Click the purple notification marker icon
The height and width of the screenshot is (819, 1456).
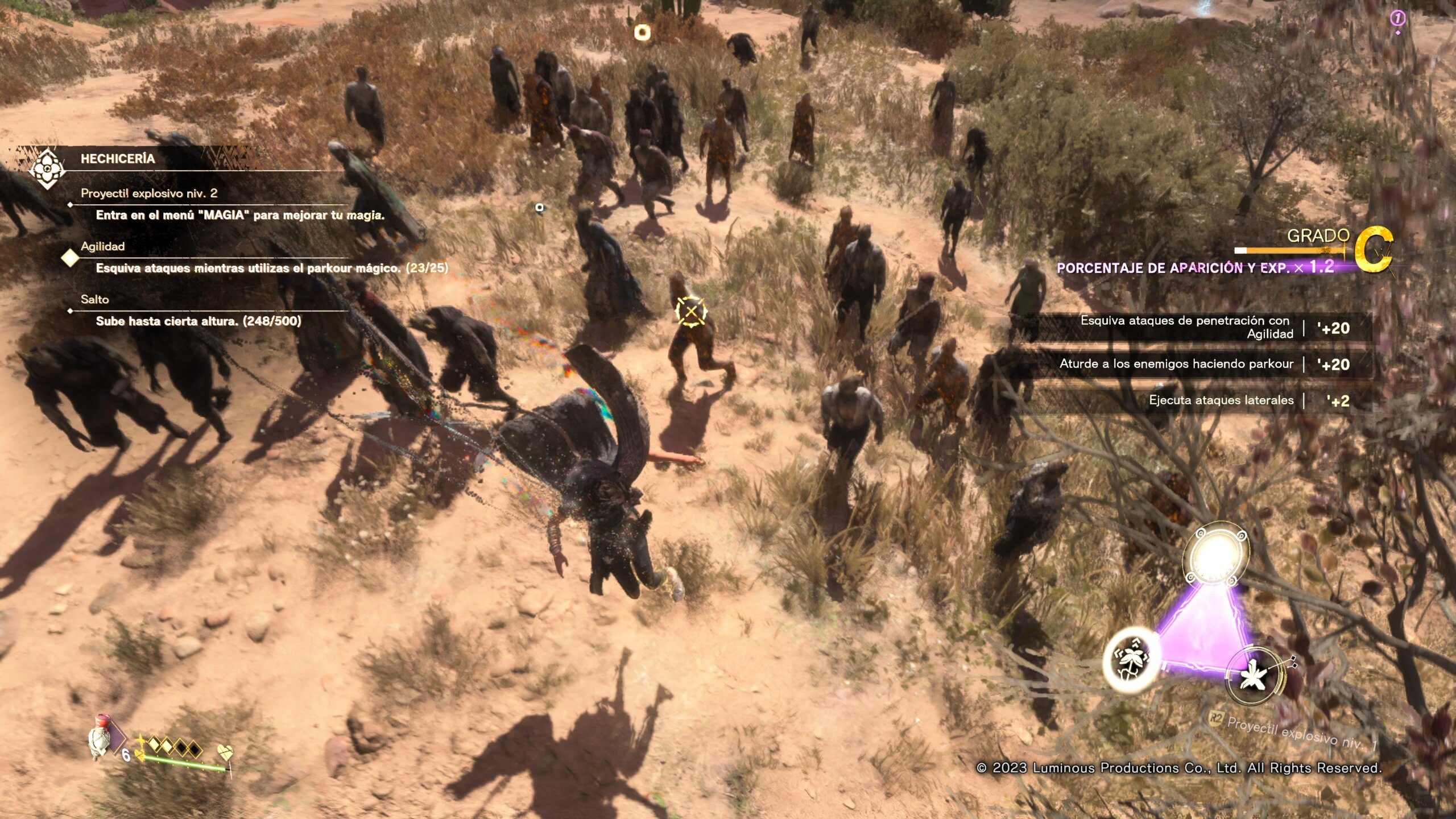coord(1397,19)
